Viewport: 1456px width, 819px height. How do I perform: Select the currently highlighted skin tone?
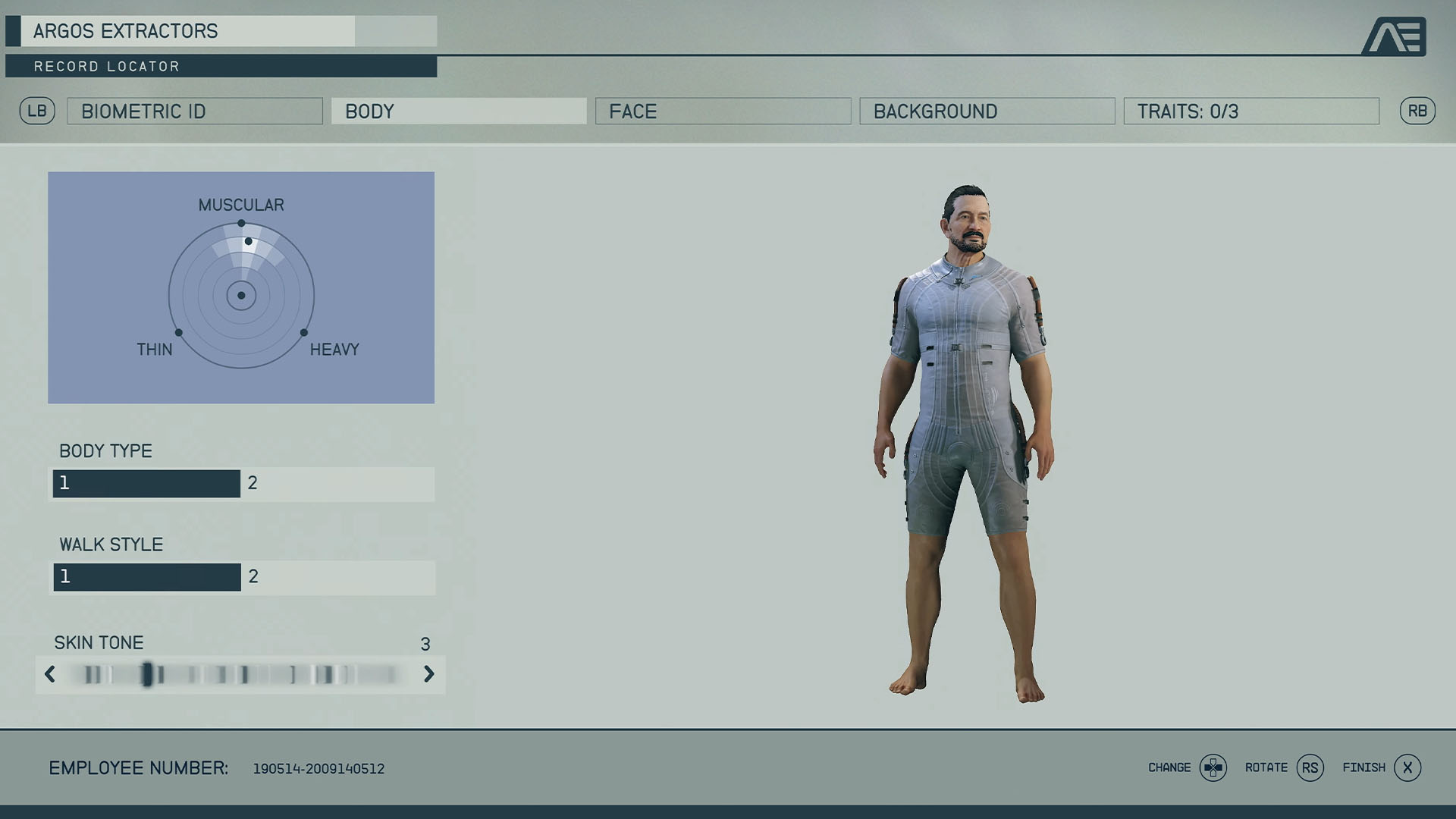pyautogui.click(x=149, y=674)
